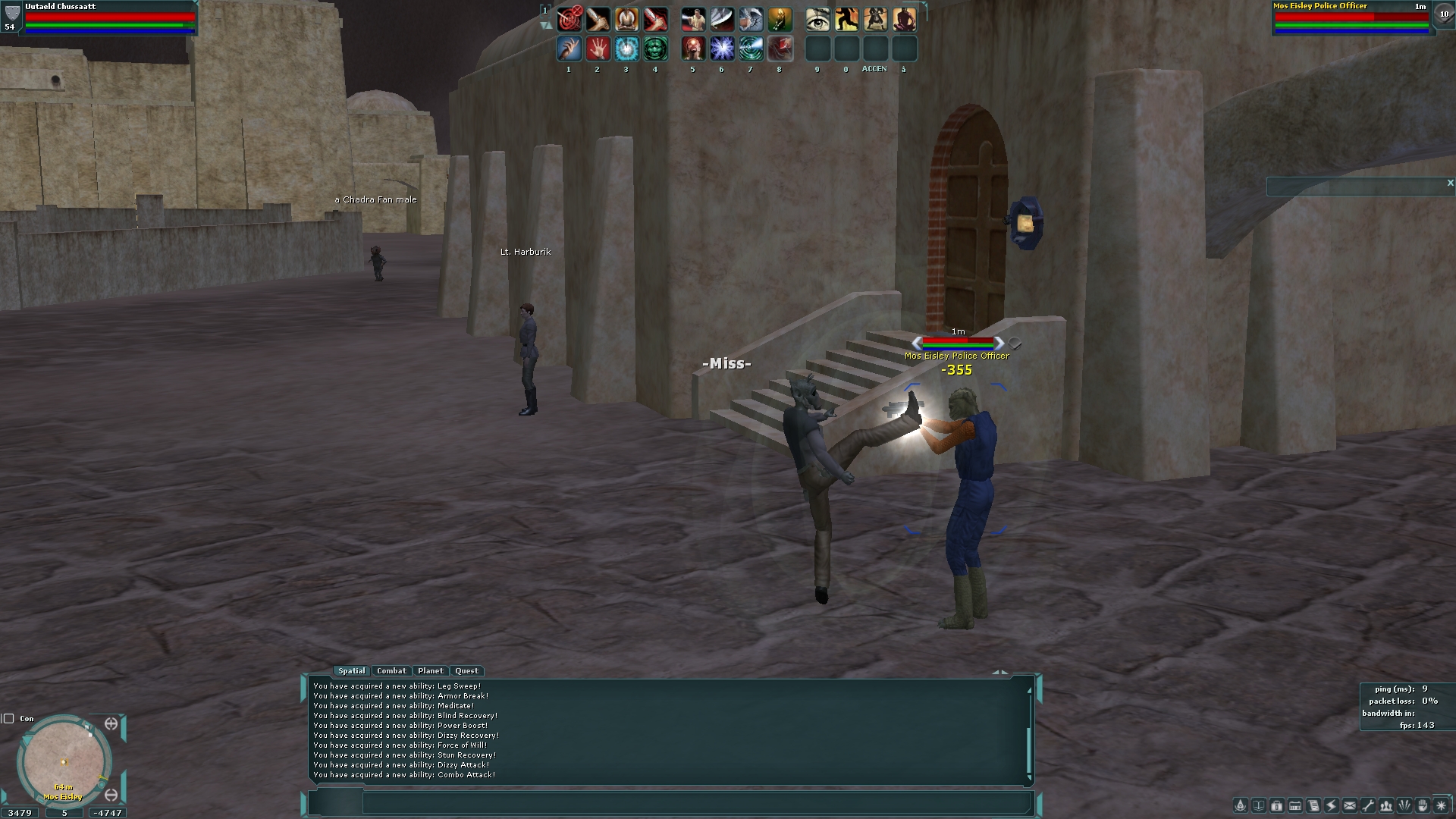Screen dimensions: 1456x819
Task: Select the eye ability icon in the top toolbar
Action: (817, 19)
